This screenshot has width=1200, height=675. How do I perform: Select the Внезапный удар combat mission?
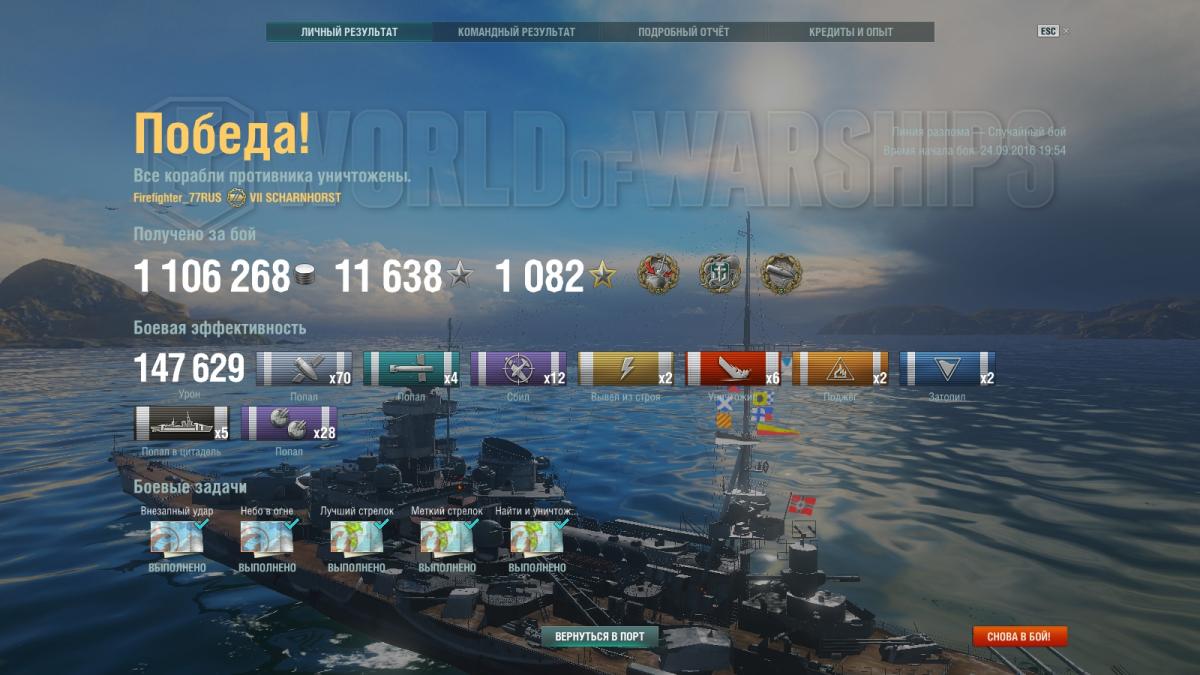pos(177,538)
